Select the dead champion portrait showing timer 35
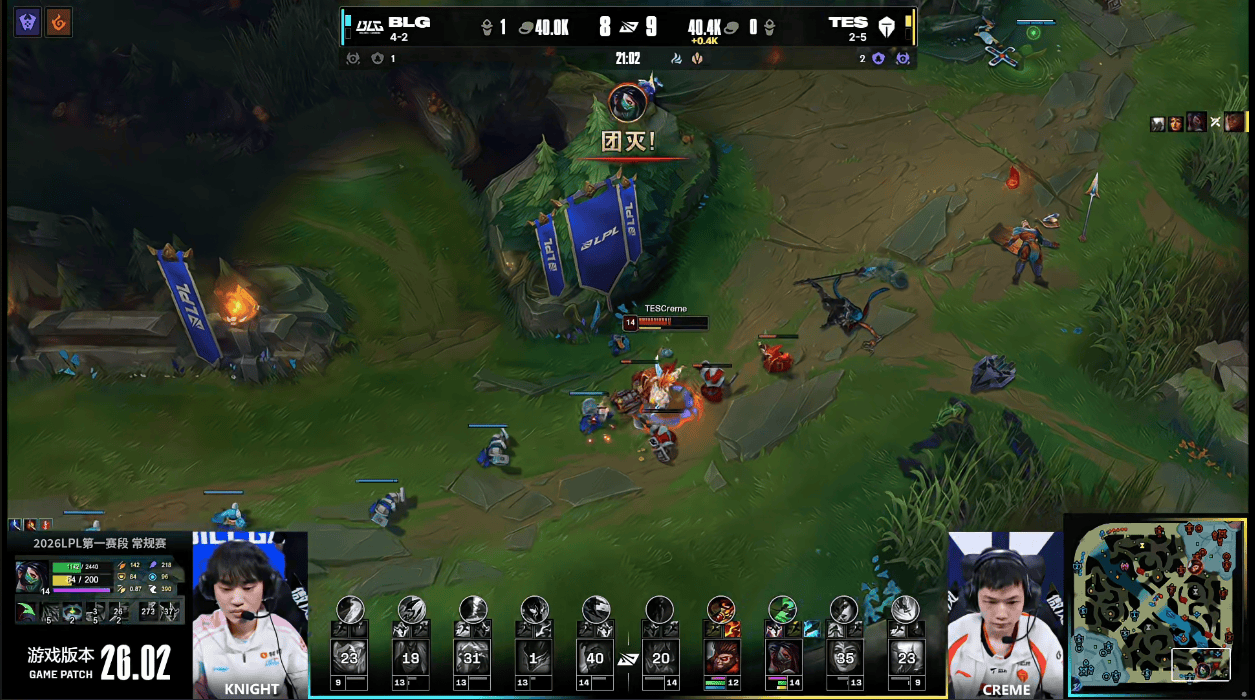This screenshot has width=1255, height=700. pyautogui.click(x=843, y=658)
